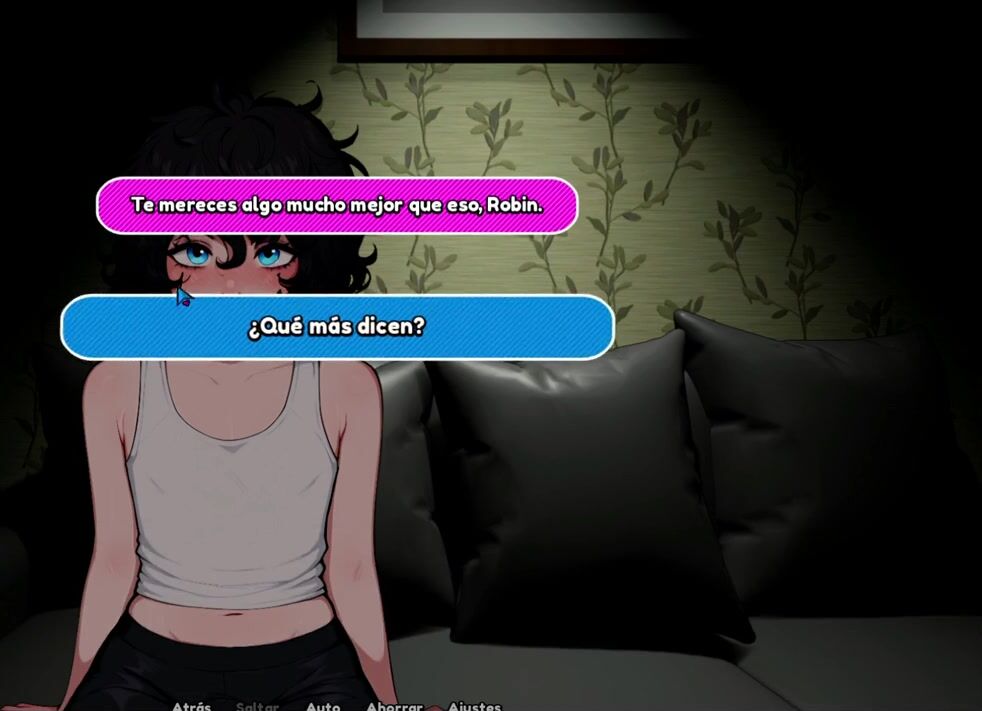
Task: Save the game via Ahorrar
Action: click(x=394, y=705)
